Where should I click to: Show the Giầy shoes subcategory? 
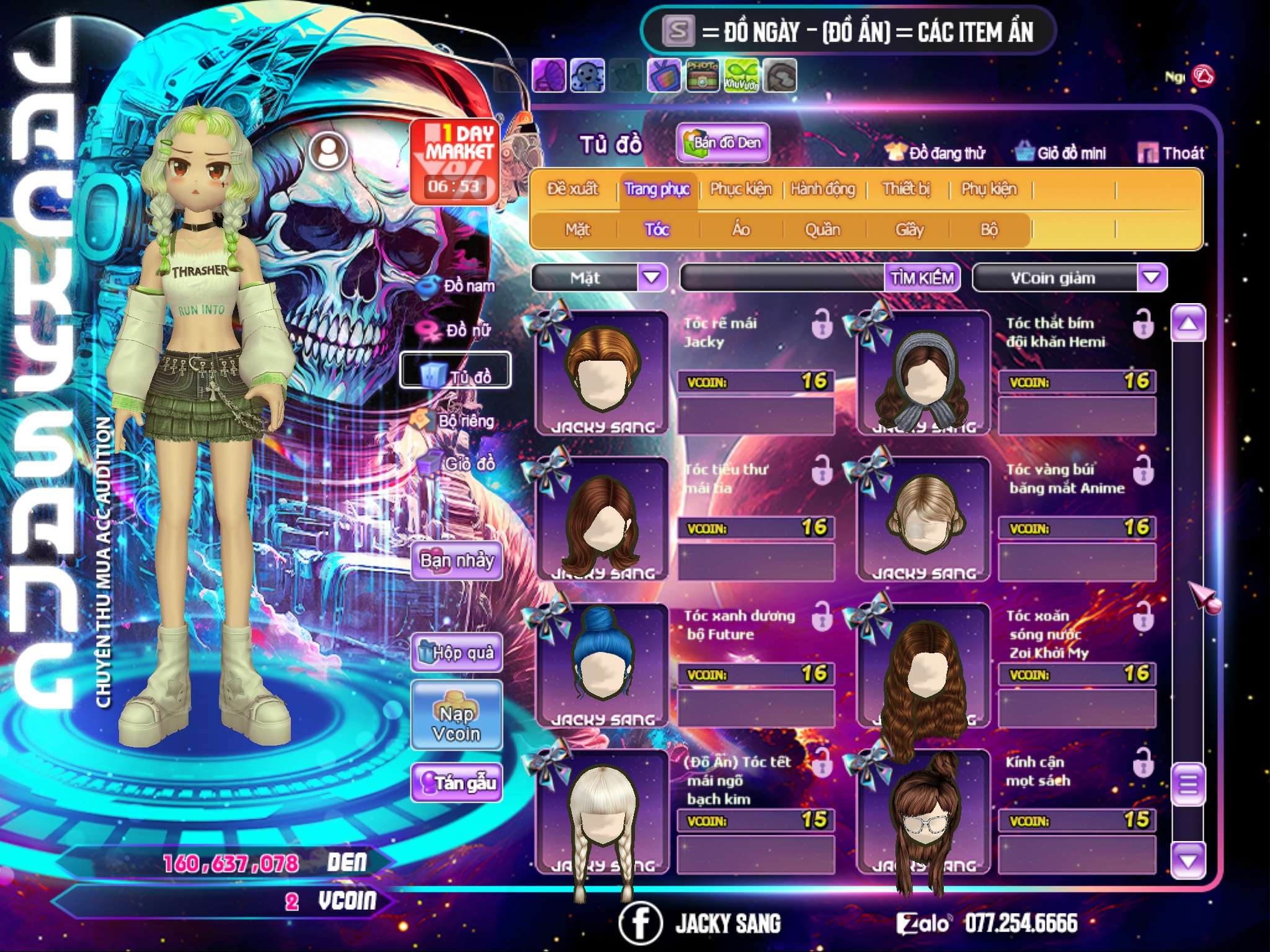tap(909, 230)
